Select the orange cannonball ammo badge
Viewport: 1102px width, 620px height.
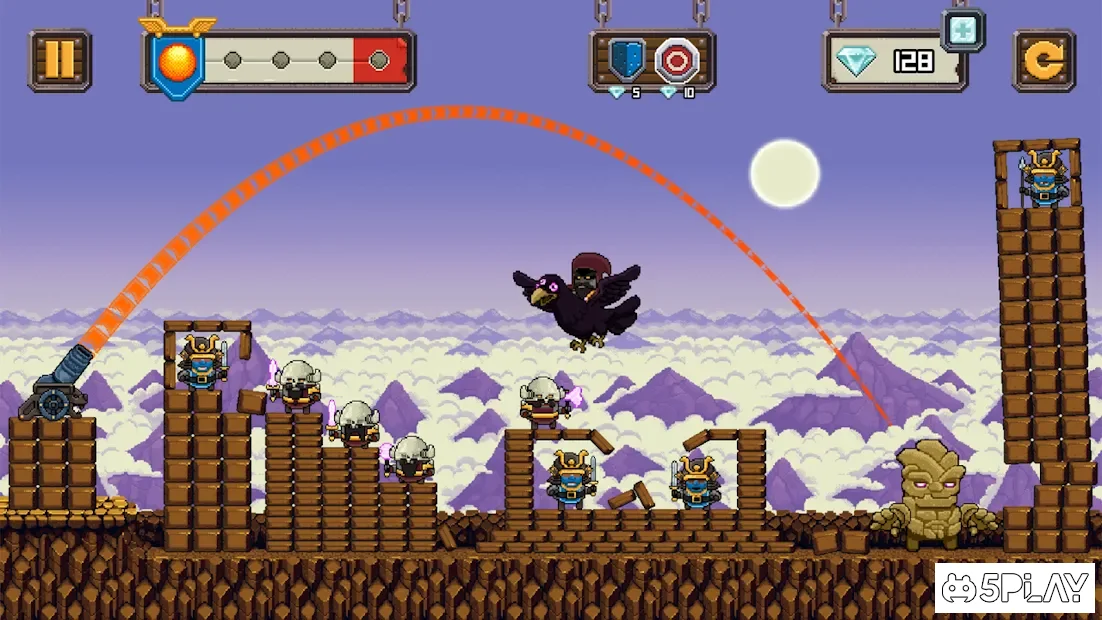click(181, 63)
